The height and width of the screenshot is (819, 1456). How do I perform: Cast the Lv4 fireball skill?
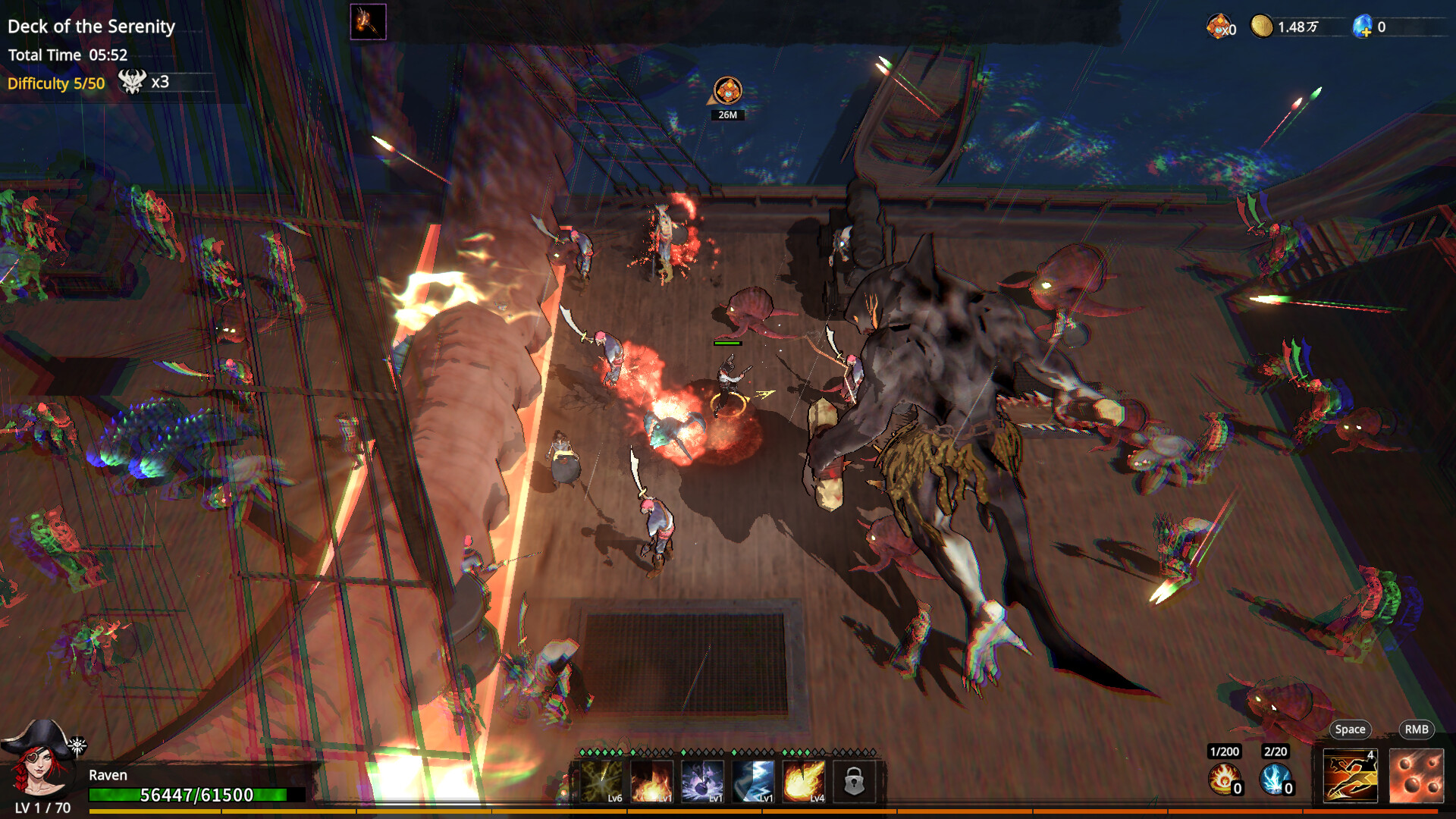click(x=803, y=783)
